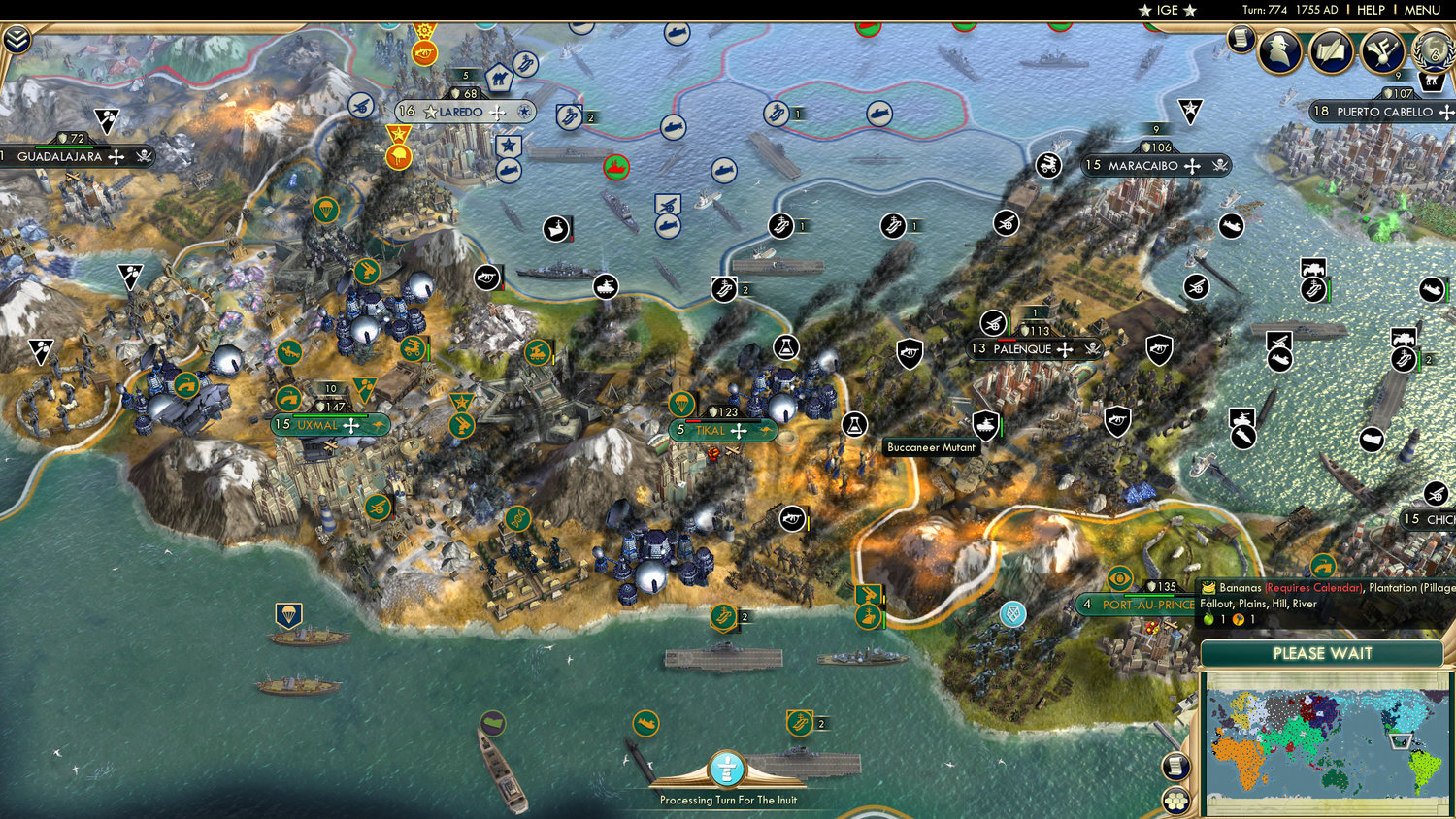
Task: Open the diplomacy overview quill icon
Action: 1329,51
